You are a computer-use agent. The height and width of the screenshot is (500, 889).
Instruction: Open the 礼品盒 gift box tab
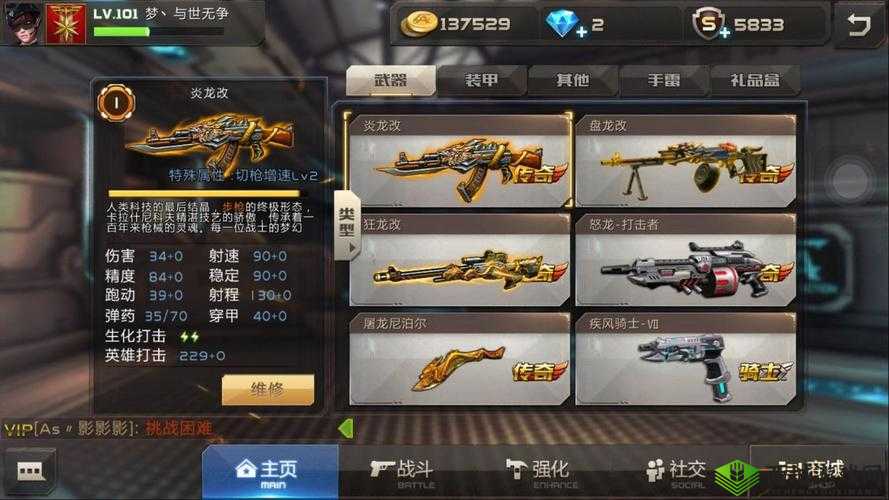tap(755, 80)
